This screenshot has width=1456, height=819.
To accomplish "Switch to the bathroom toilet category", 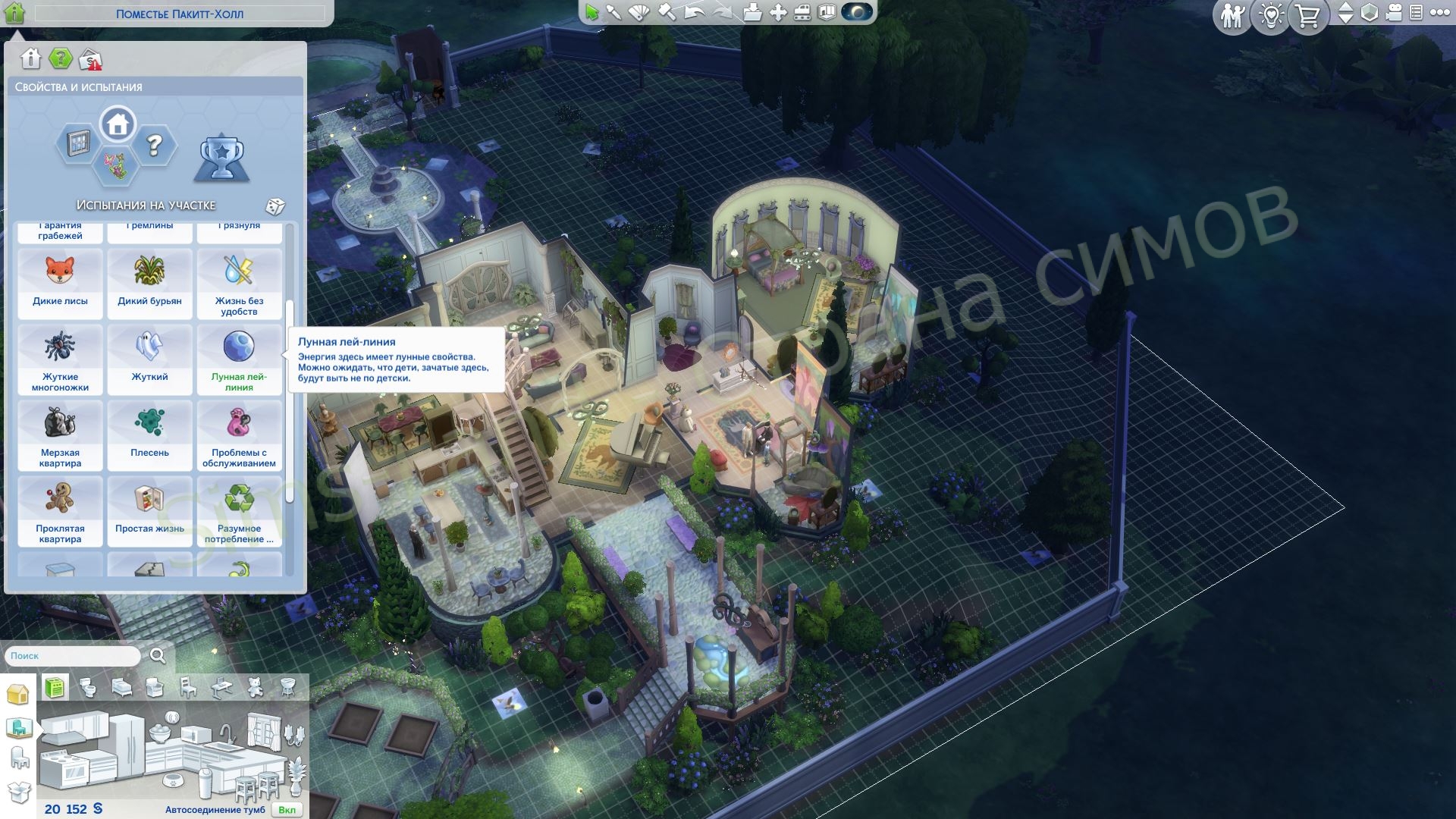I will click(88, 689).
